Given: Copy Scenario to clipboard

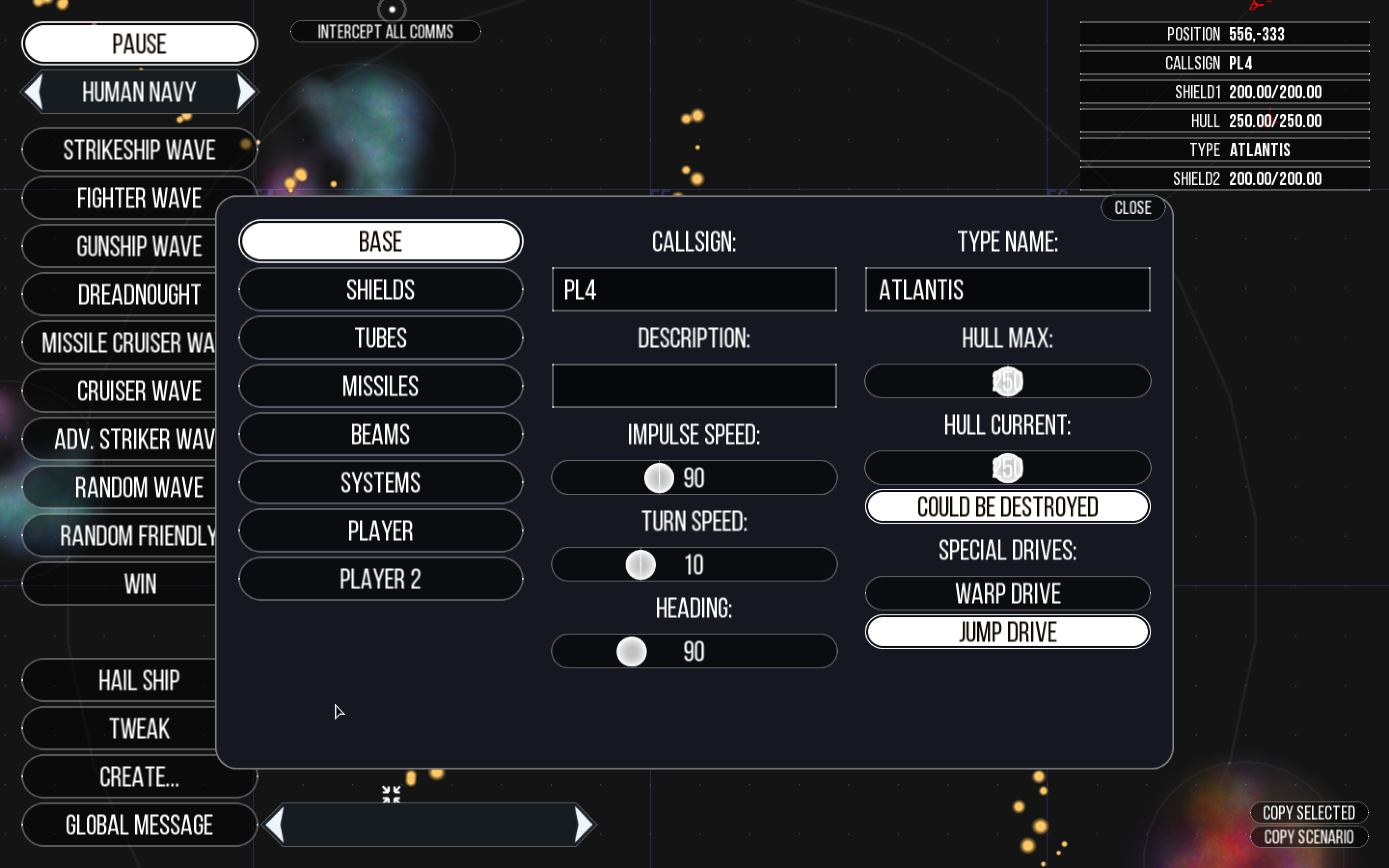Looking at the screenshot, I should pos(1309,837).
